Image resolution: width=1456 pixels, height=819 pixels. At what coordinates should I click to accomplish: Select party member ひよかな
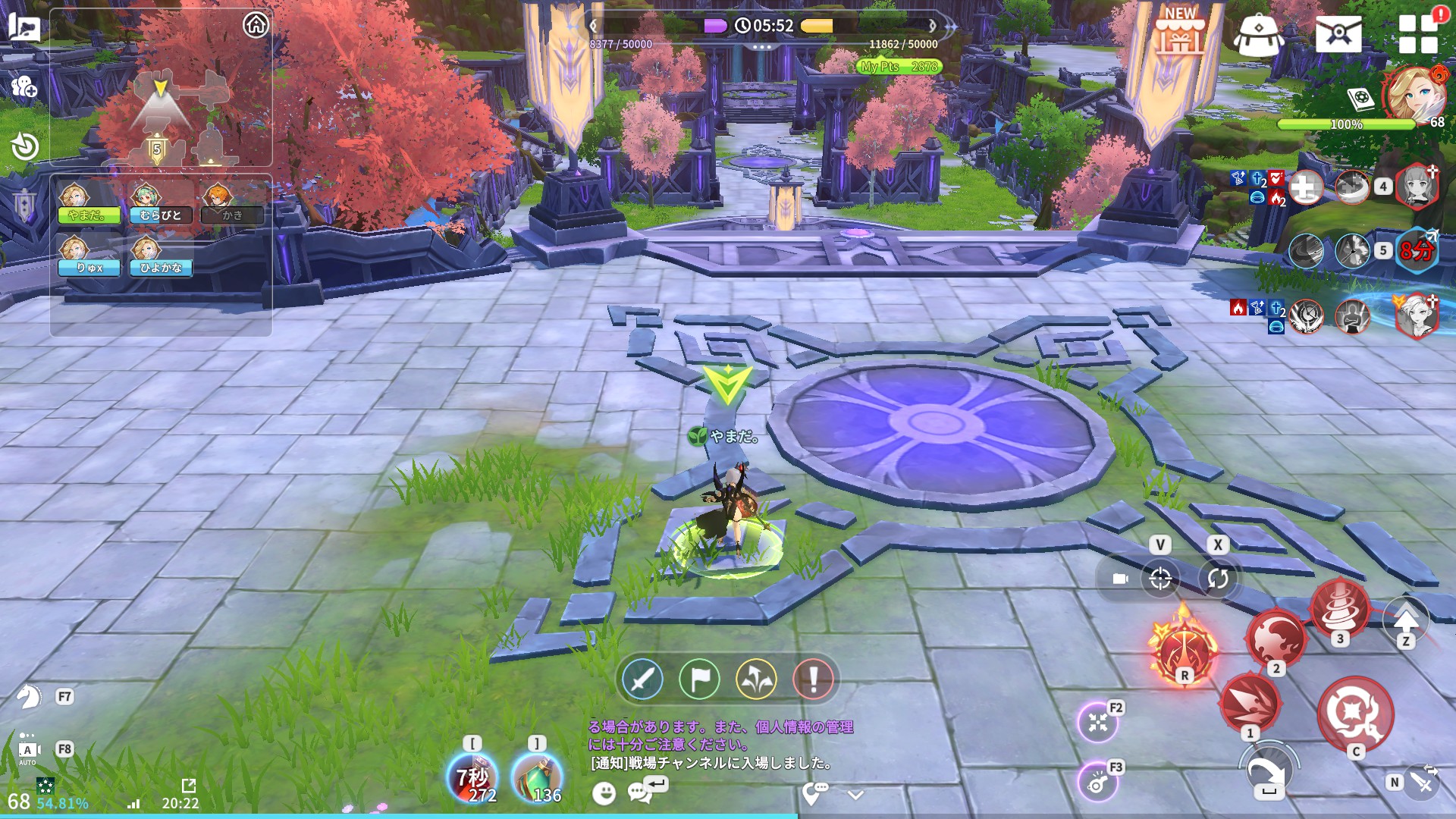tap(161, 256)
